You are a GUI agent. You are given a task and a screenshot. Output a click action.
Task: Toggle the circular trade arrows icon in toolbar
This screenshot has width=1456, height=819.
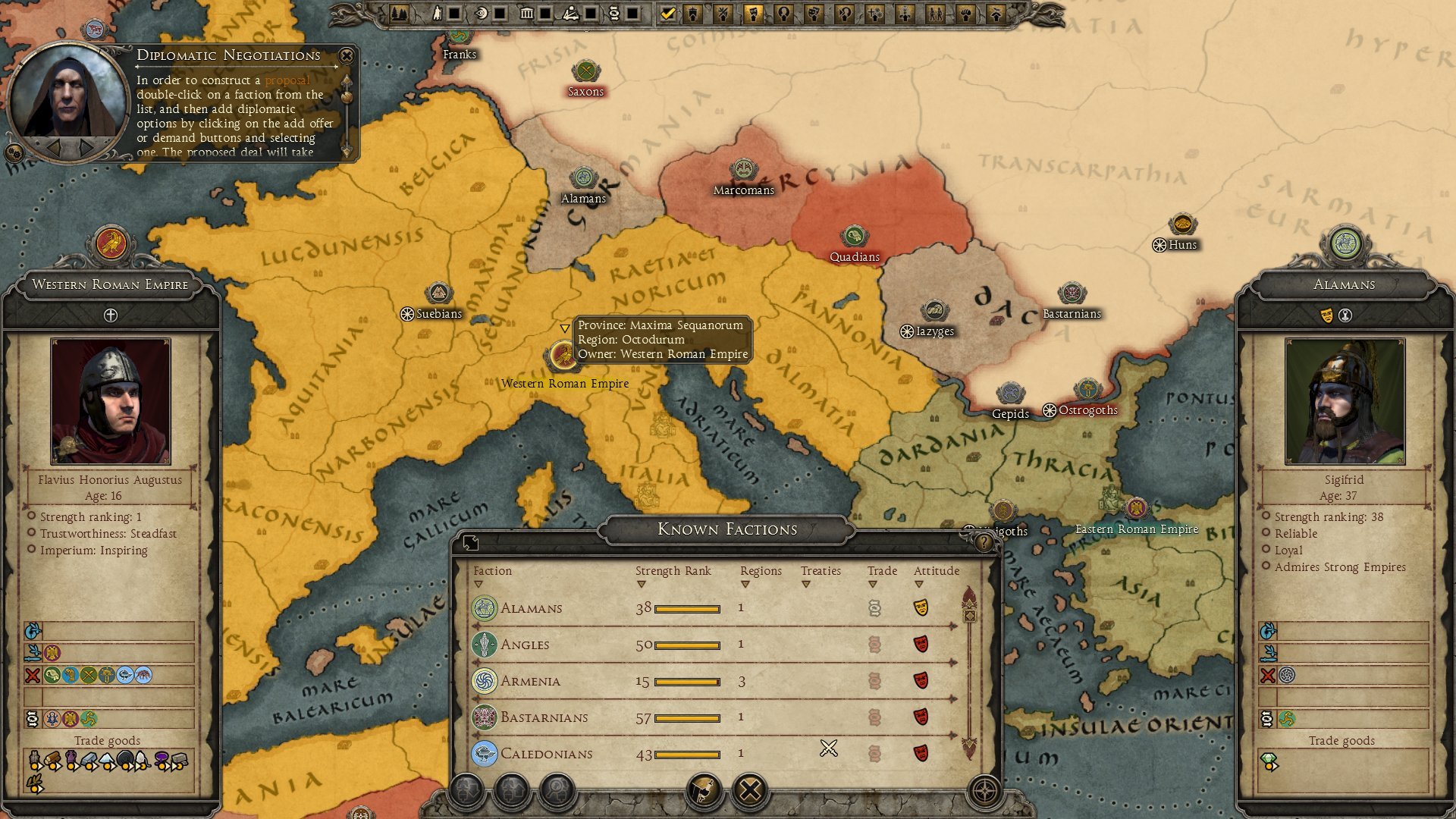616,11
